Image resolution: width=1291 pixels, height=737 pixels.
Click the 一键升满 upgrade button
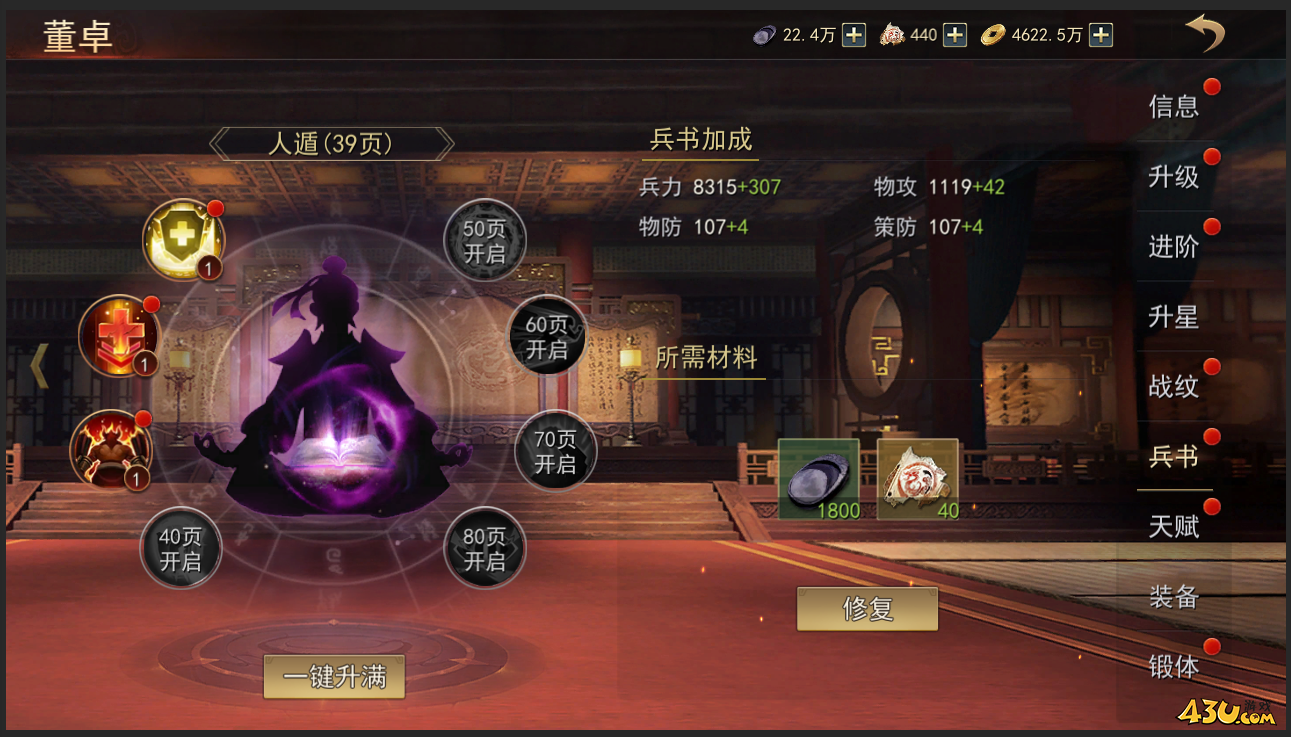coord(334,676)
